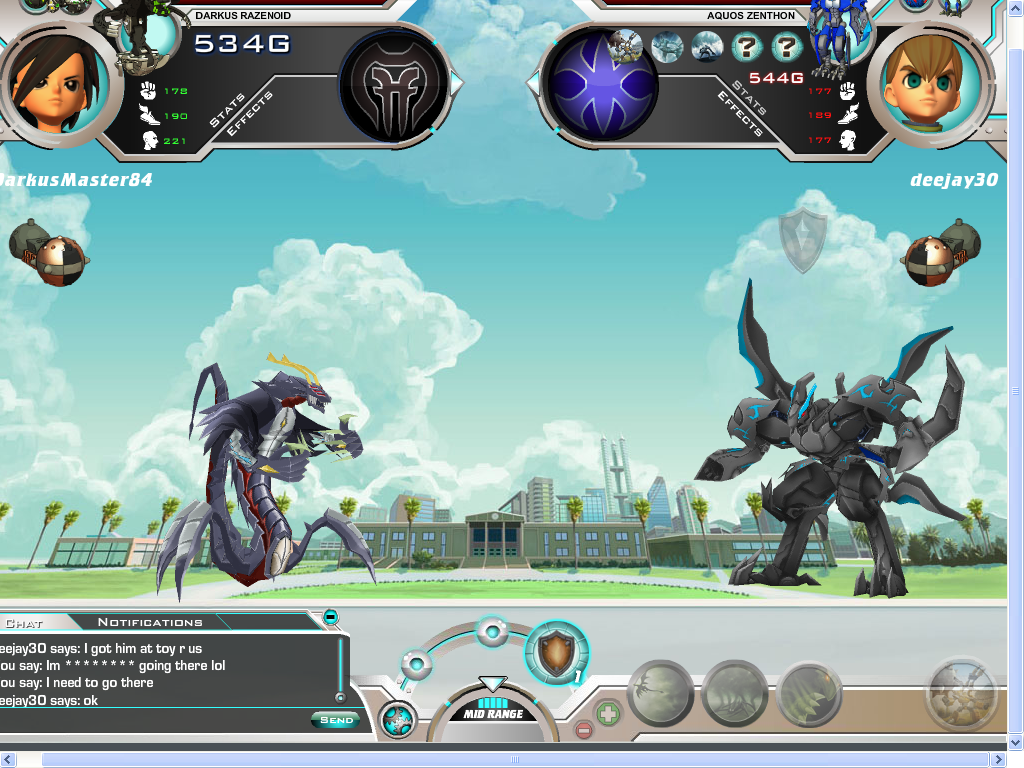The image size is (1024, 768).
Task: Switch to the Notifications tab
Action: click(x=150, y=622)
